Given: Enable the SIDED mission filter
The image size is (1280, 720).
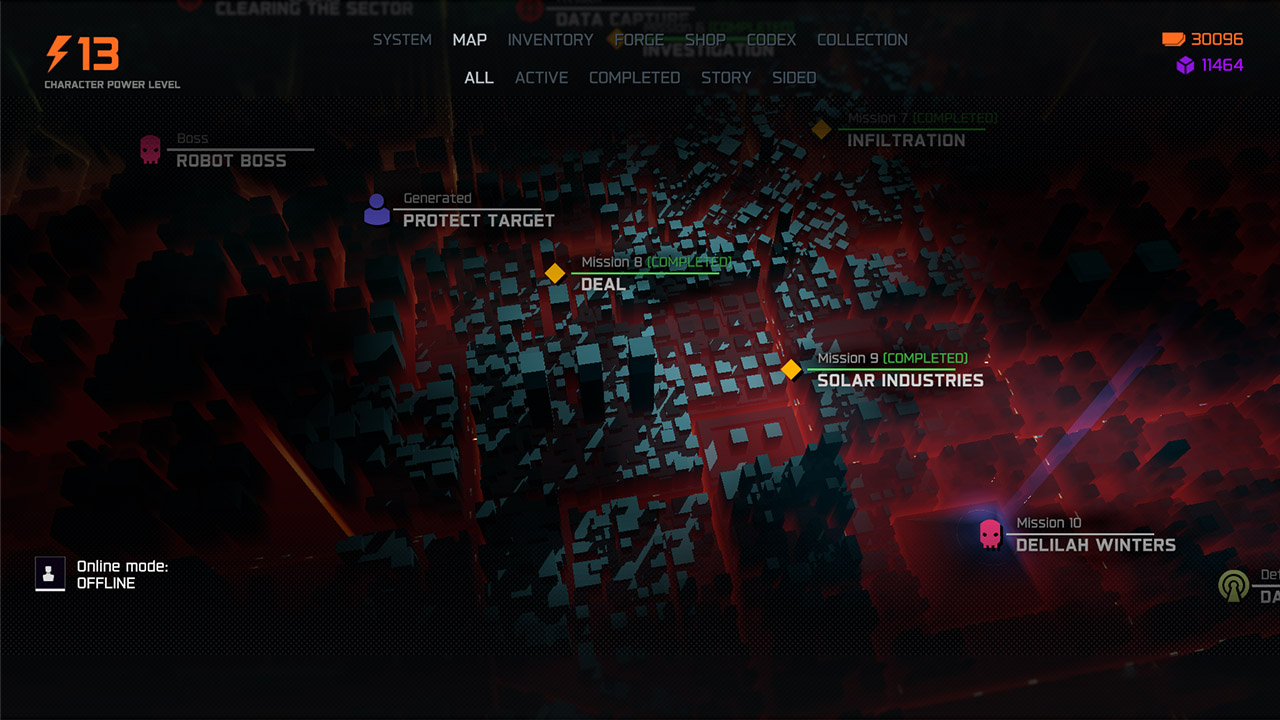Looking at the screenshot, I should (794, 77).
